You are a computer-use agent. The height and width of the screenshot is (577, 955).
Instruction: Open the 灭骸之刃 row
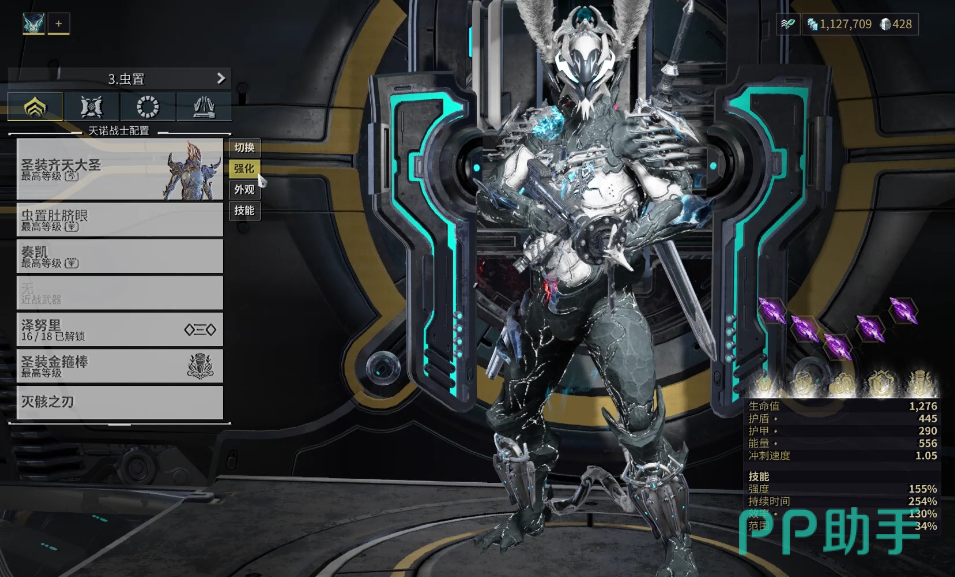click(119, 402)
